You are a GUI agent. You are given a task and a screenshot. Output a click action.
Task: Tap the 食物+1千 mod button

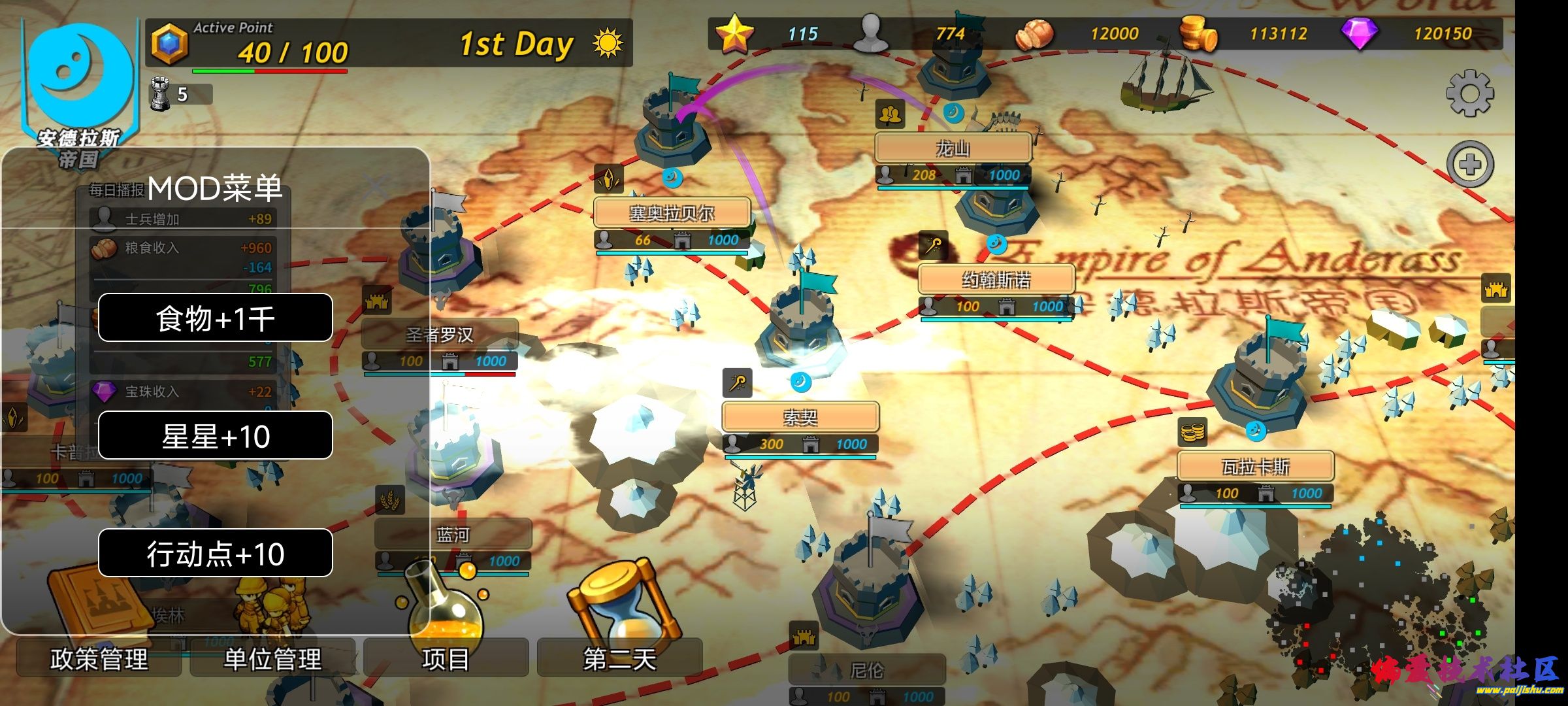pyautogui.click(x=215, y=318)
